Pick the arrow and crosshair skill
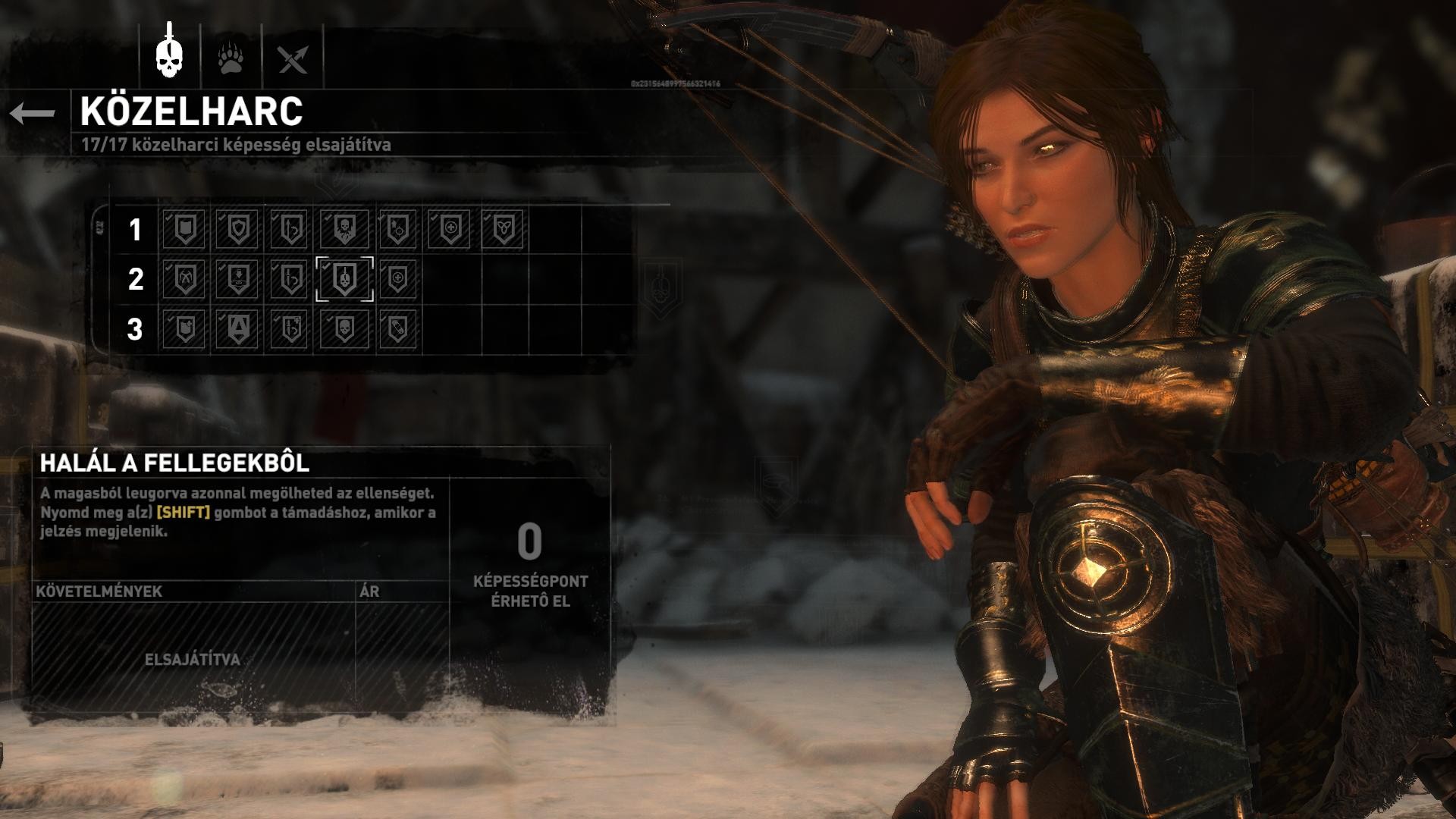Viewport: 1456px width, 819px height. point(397,229)
